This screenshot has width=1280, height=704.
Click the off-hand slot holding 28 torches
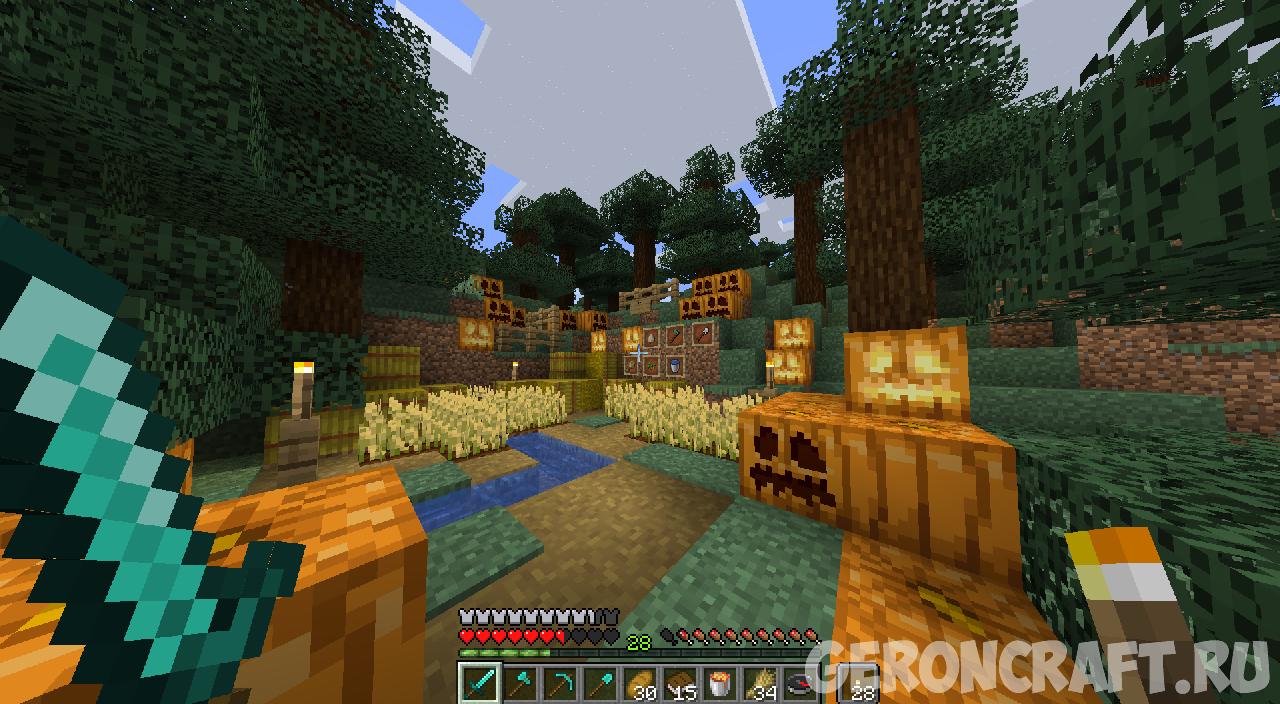(x=858, y=683)
